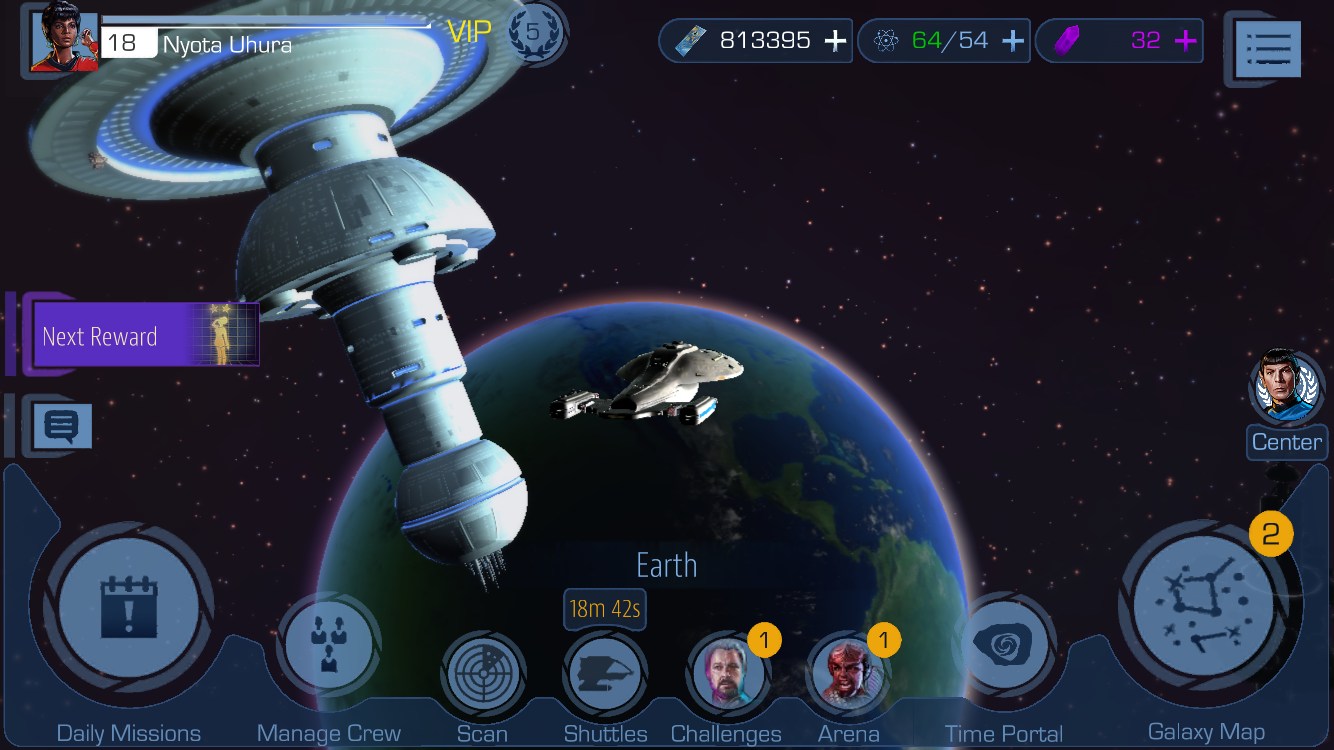View VIP level 5 badge
The image size is (1334, 750).
(533, 32)
